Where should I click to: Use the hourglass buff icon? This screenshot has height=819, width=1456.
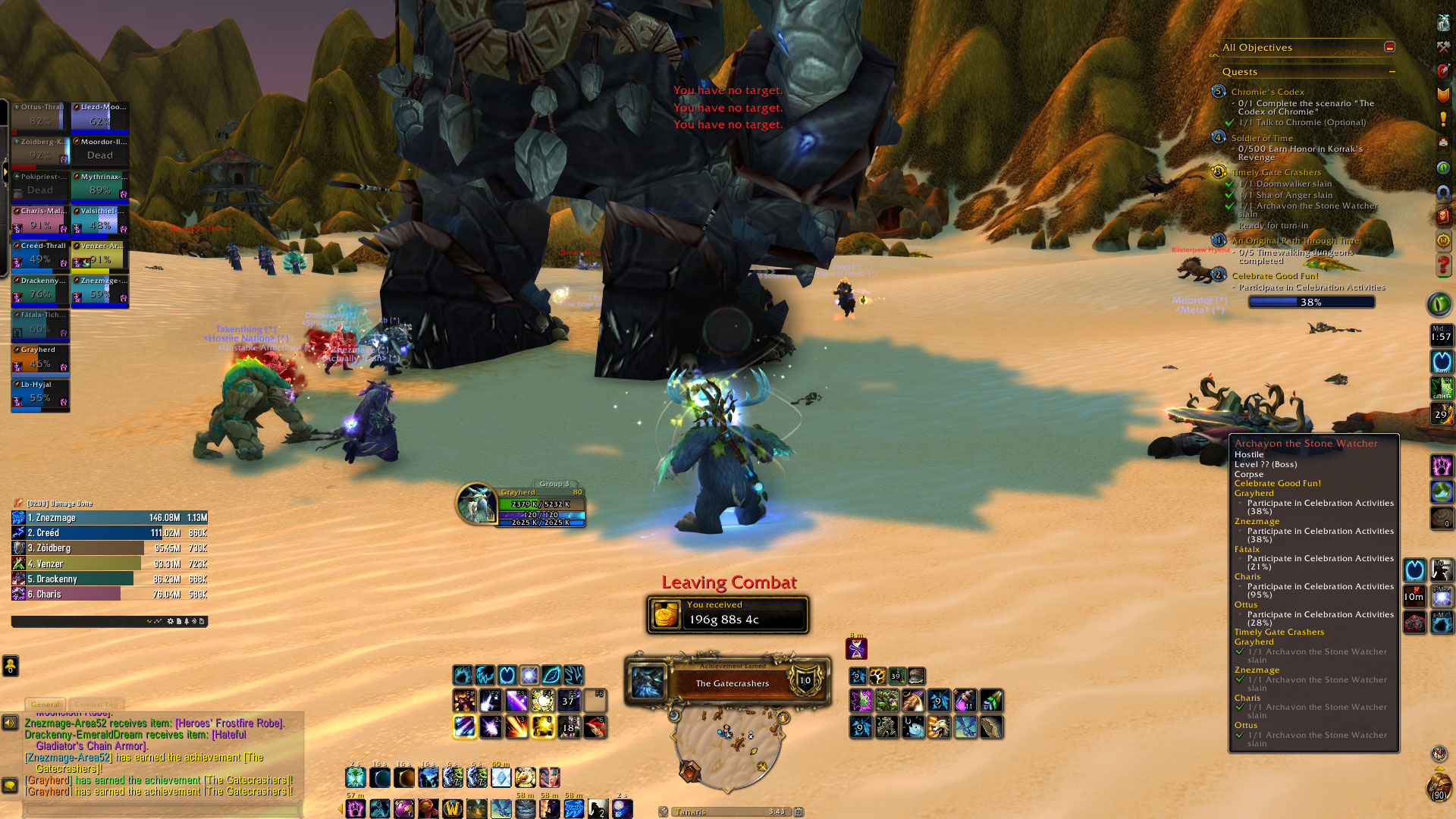[856, 649]
